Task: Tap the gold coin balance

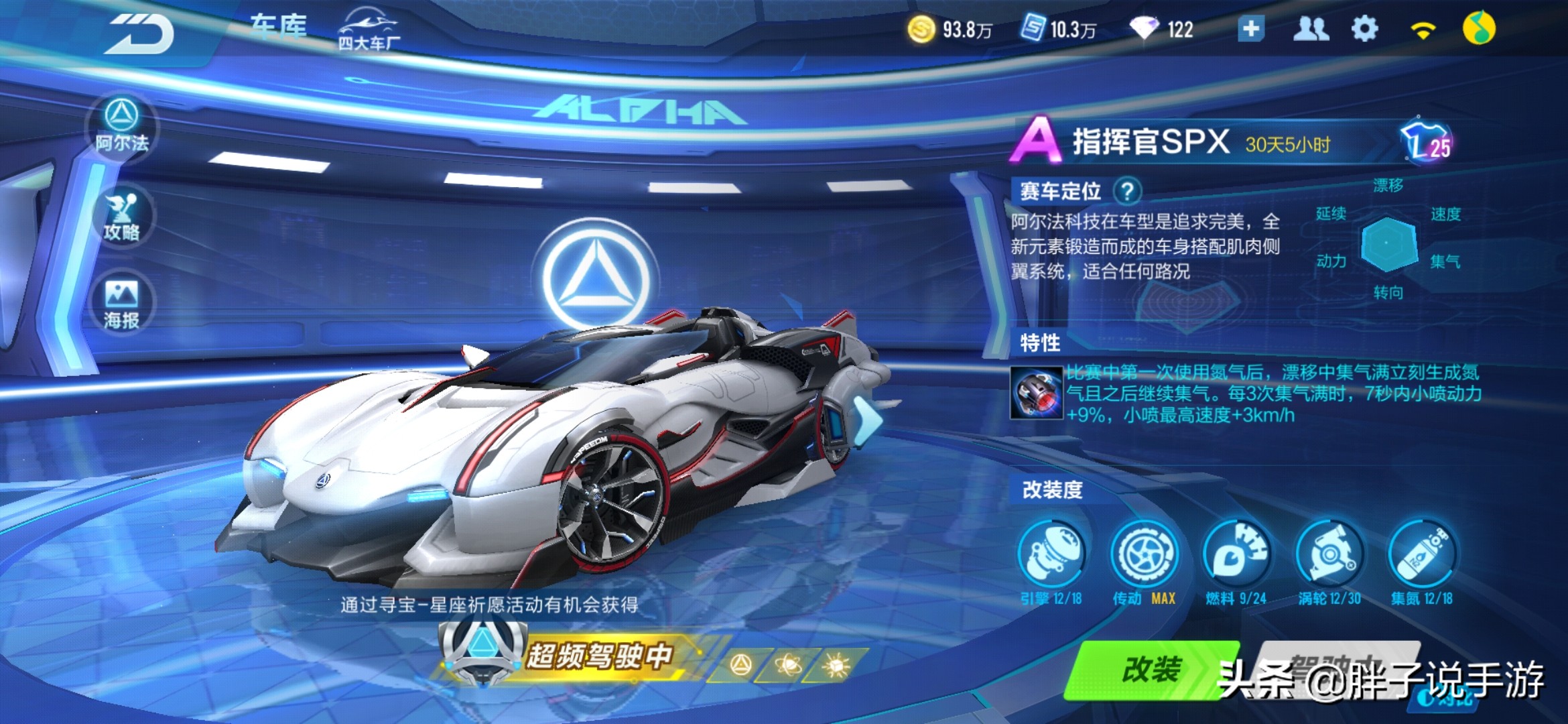Action: click(x=950, y=29)
